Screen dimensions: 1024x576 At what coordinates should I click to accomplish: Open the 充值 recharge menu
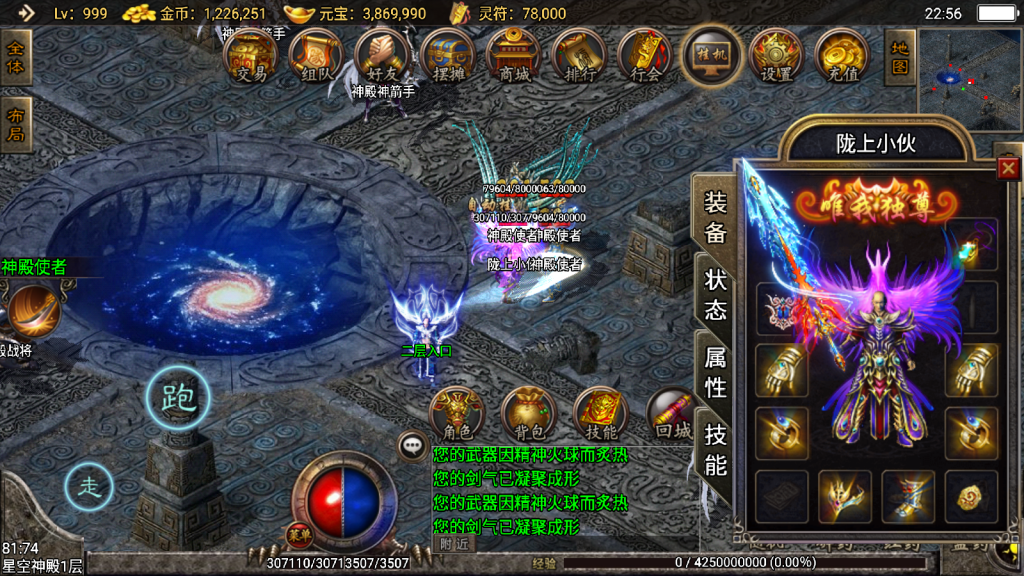point(842,56)
